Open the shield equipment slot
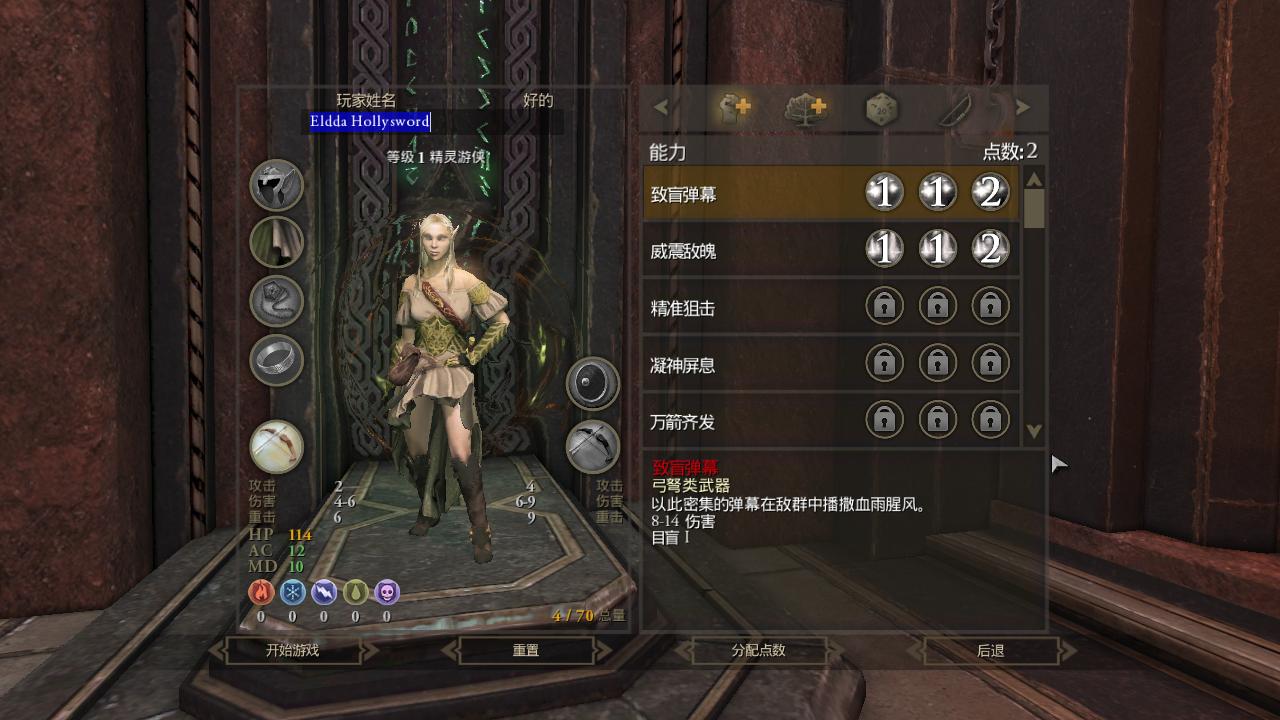The width and height of the screenshot is (1280, 720). [593, 384]
